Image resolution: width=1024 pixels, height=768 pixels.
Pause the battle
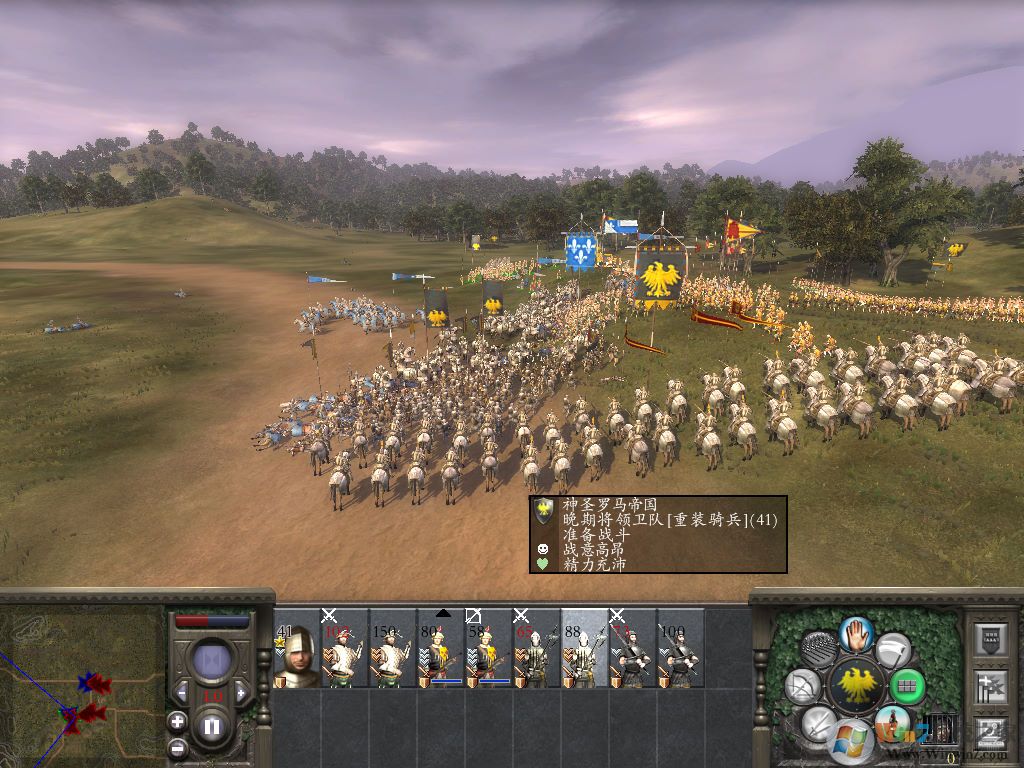pos(212,726)
